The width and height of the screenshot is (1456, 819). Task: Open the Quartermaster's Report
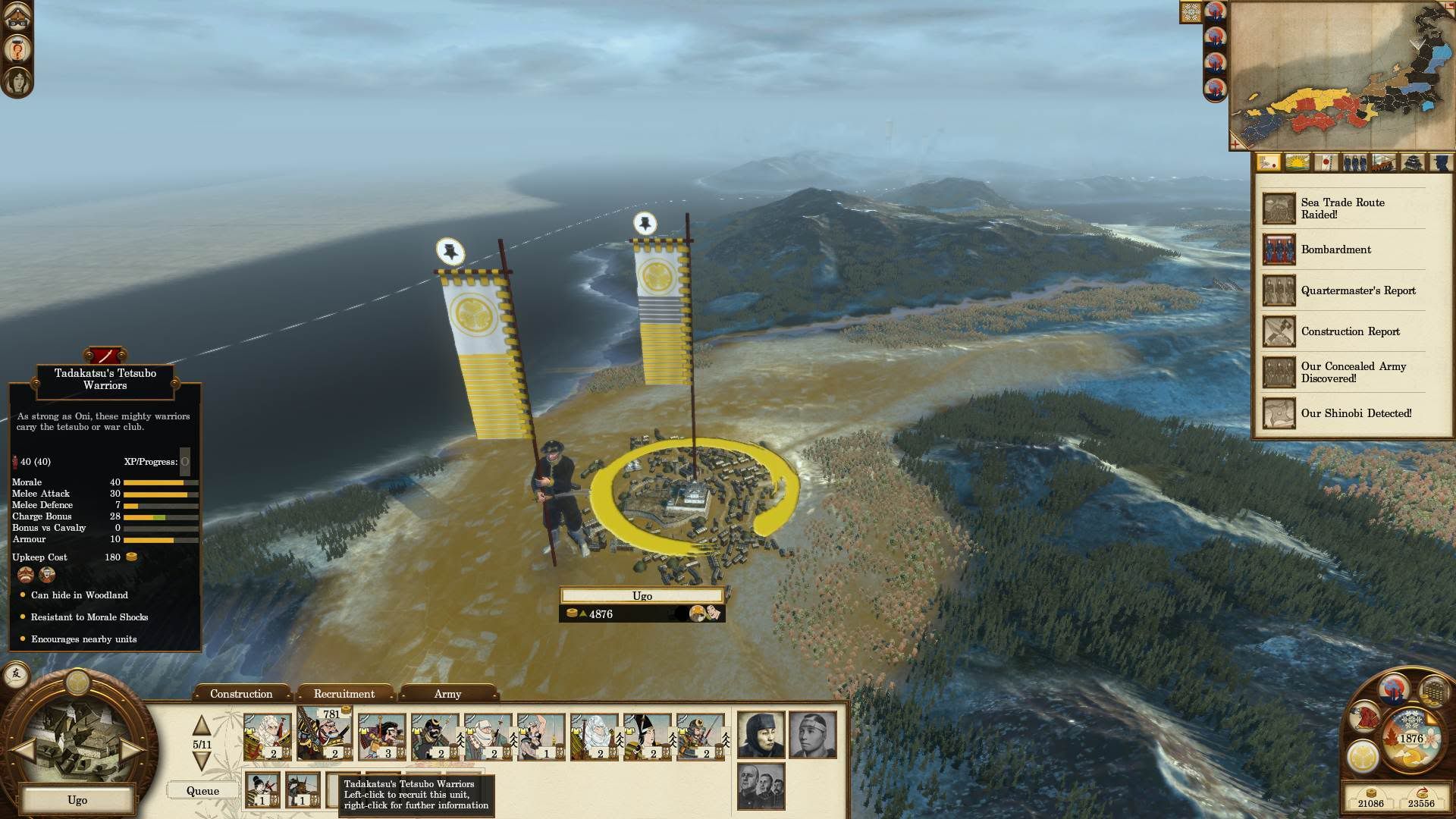click(1357, 290)
